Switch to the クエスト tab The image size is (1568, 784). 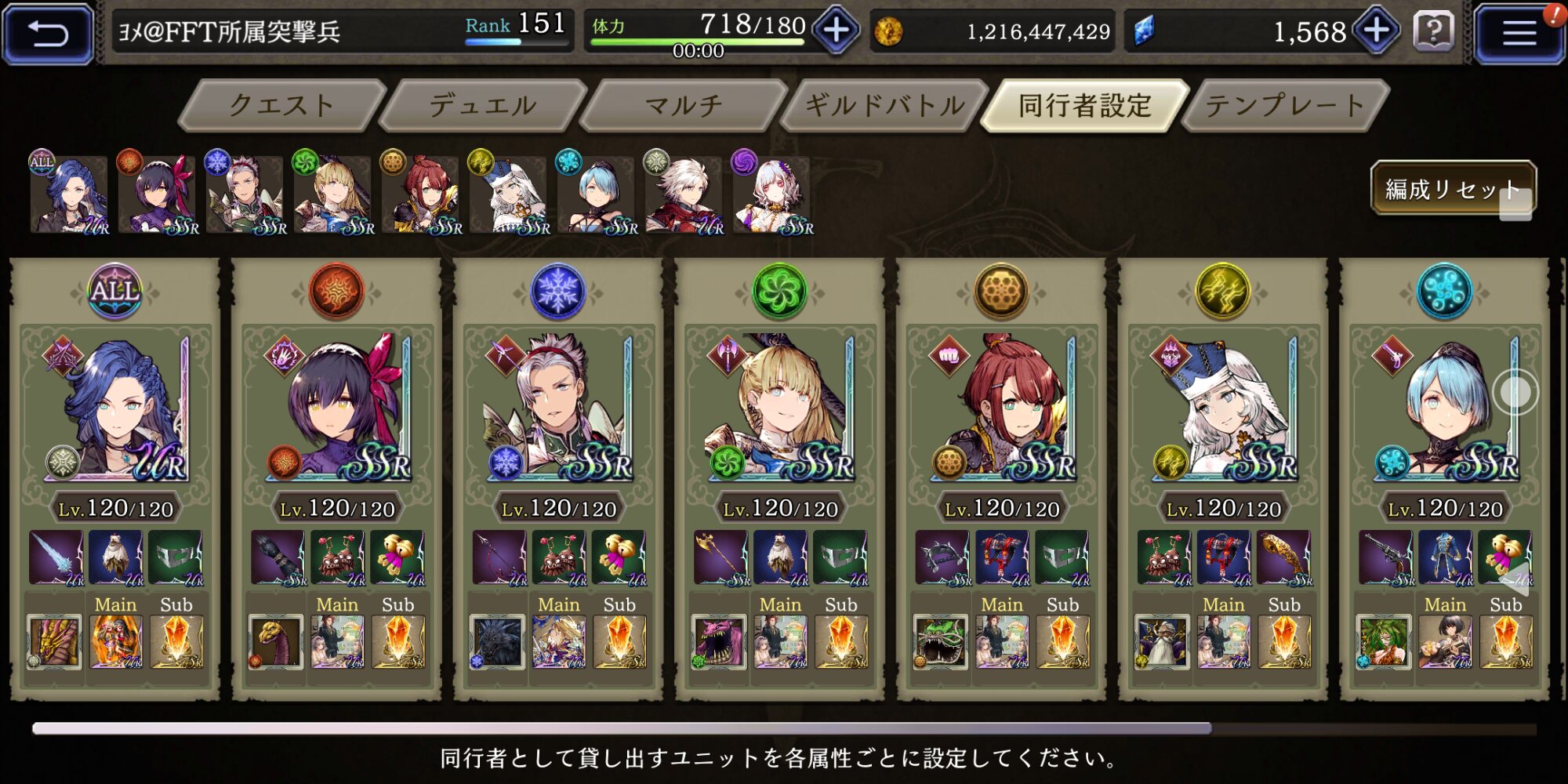click(x=282, y=105)
